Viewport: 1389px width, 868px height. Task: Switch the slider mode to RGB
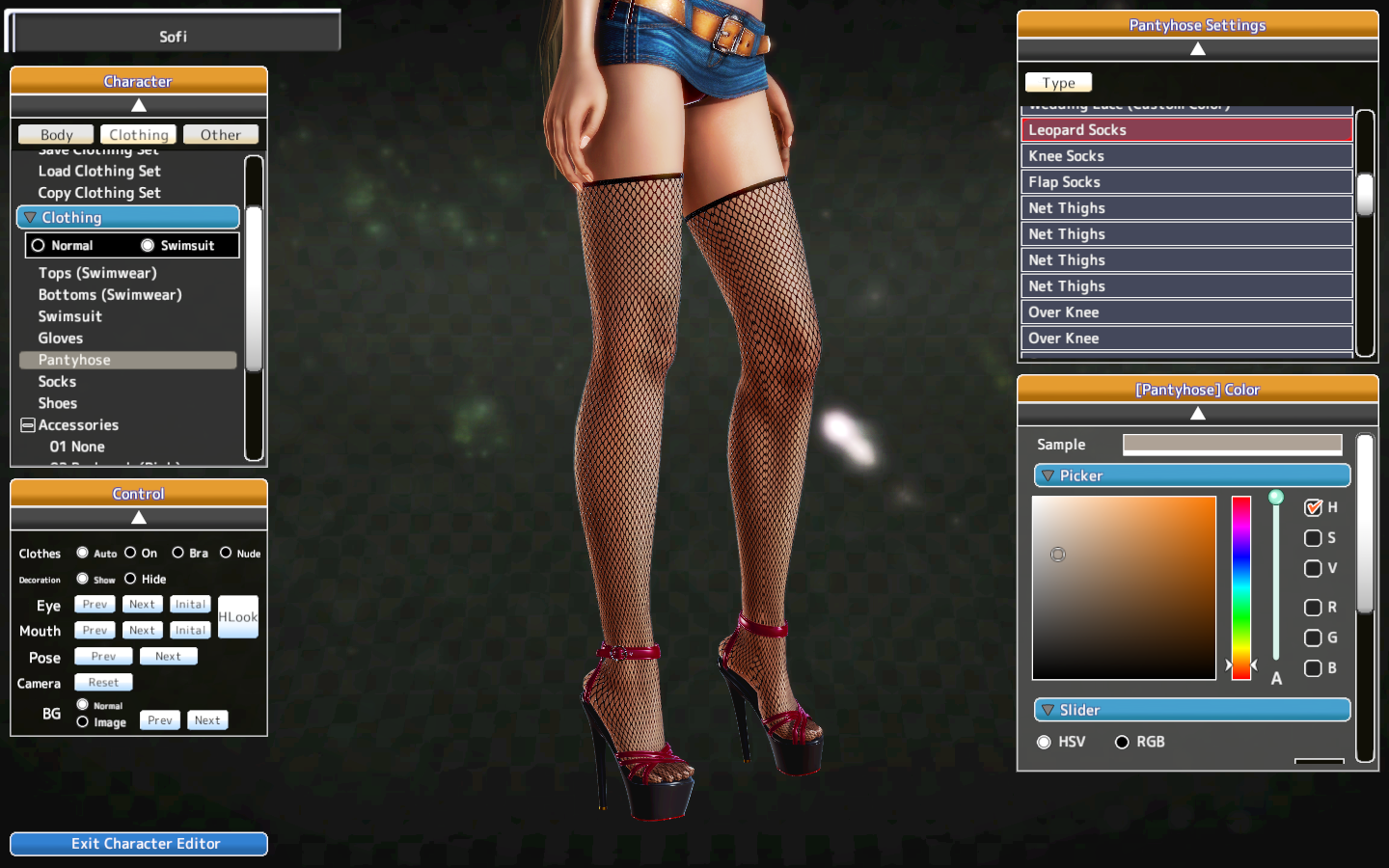coord(1122,742)
